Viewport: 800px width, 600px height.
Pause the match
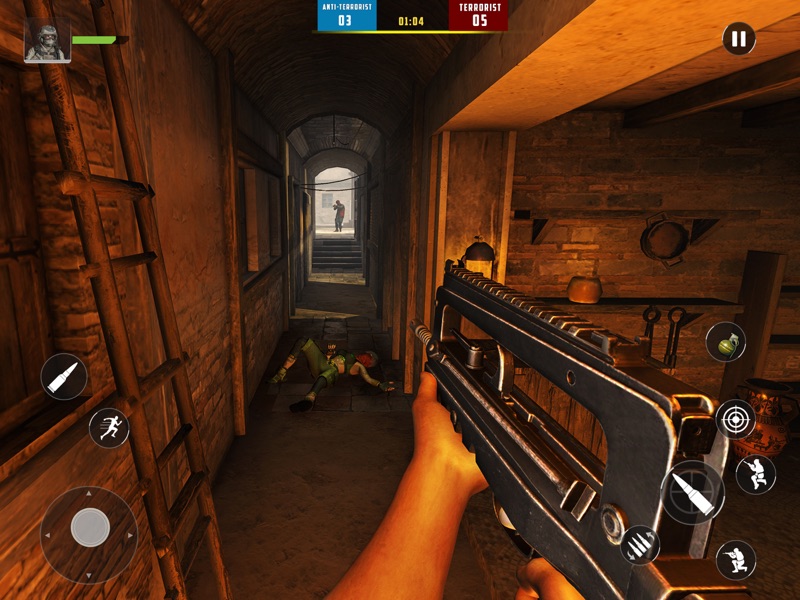[738, 40]
